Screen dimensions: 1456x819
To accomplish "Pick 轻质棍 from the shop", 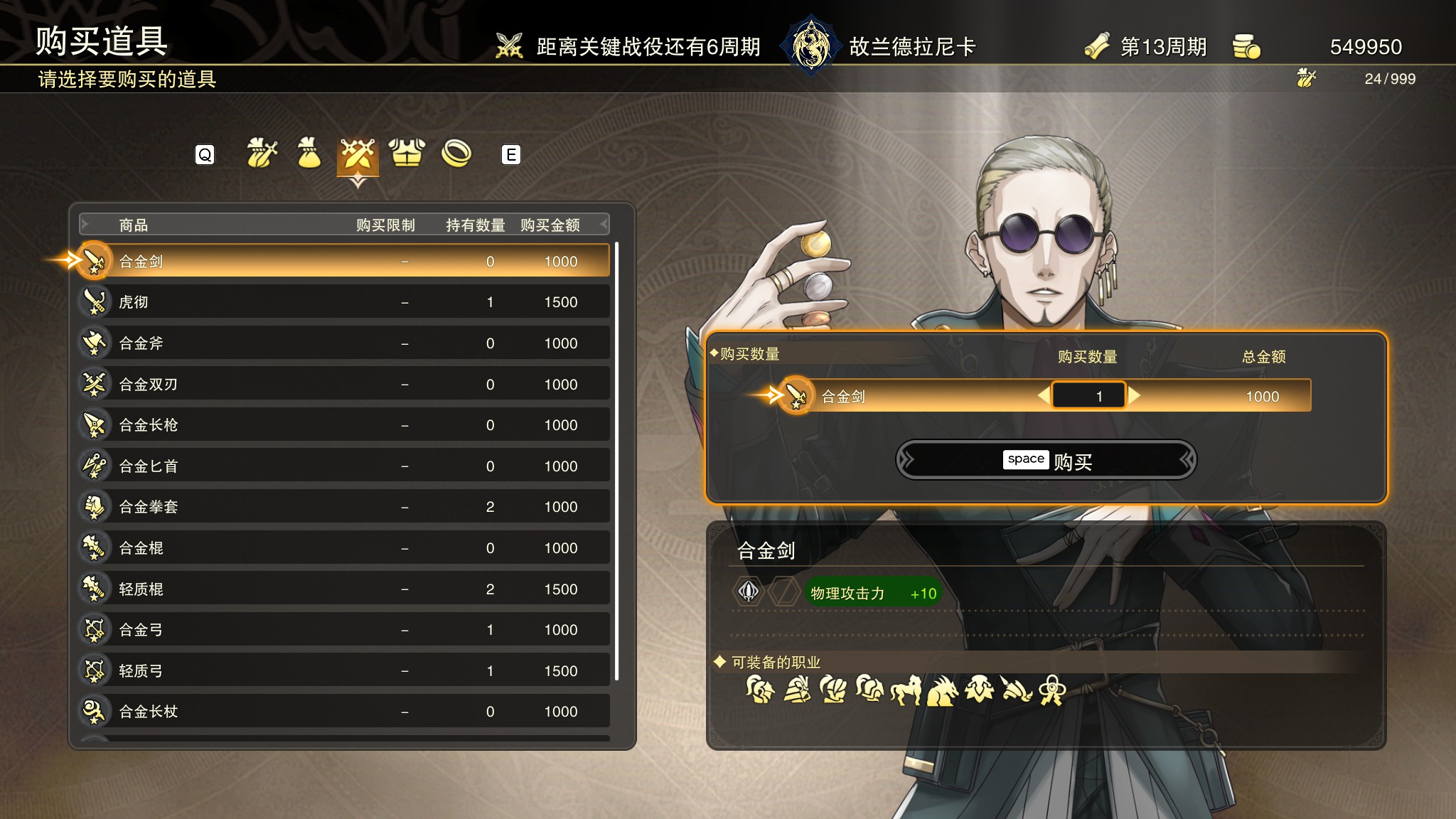I will [x=345, y=589].
